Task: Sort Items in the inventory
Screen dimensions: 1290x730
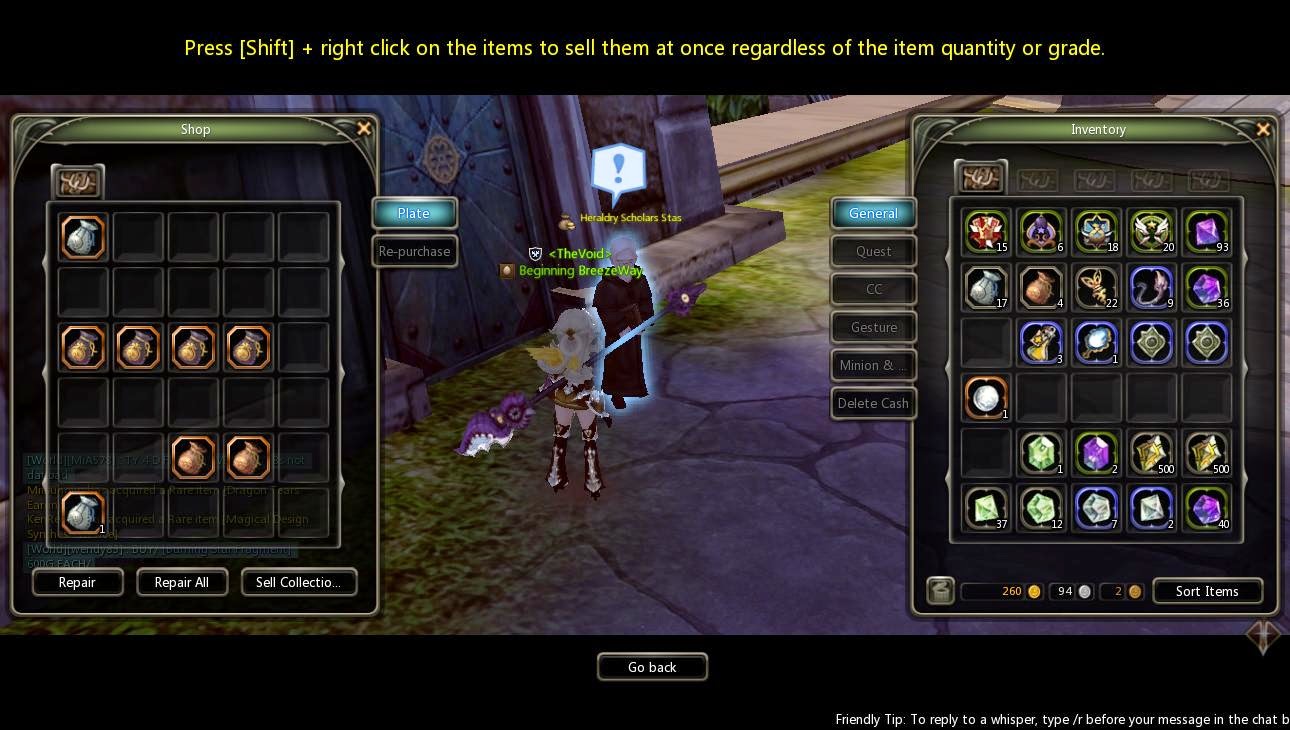Action: (x=1207, y=591)
